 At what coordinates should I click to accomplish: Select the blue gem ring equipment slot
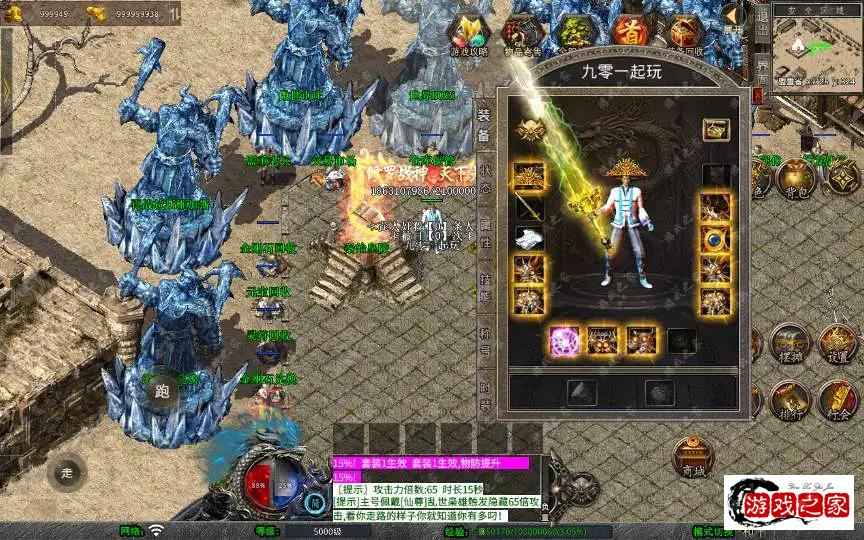[714, 239]
